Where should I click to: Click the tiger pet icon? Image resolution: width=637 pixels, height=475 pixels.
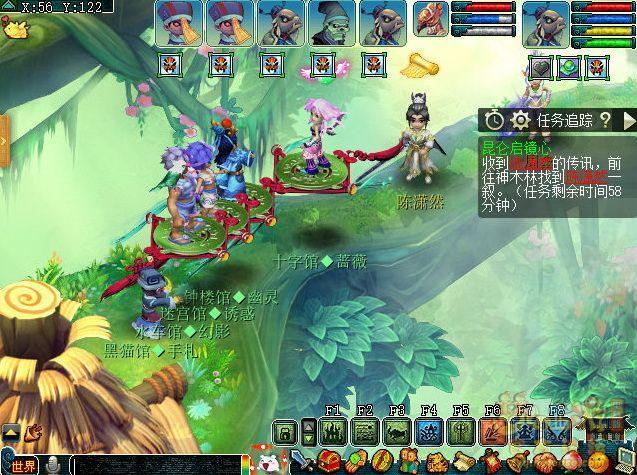coord(435,463)
